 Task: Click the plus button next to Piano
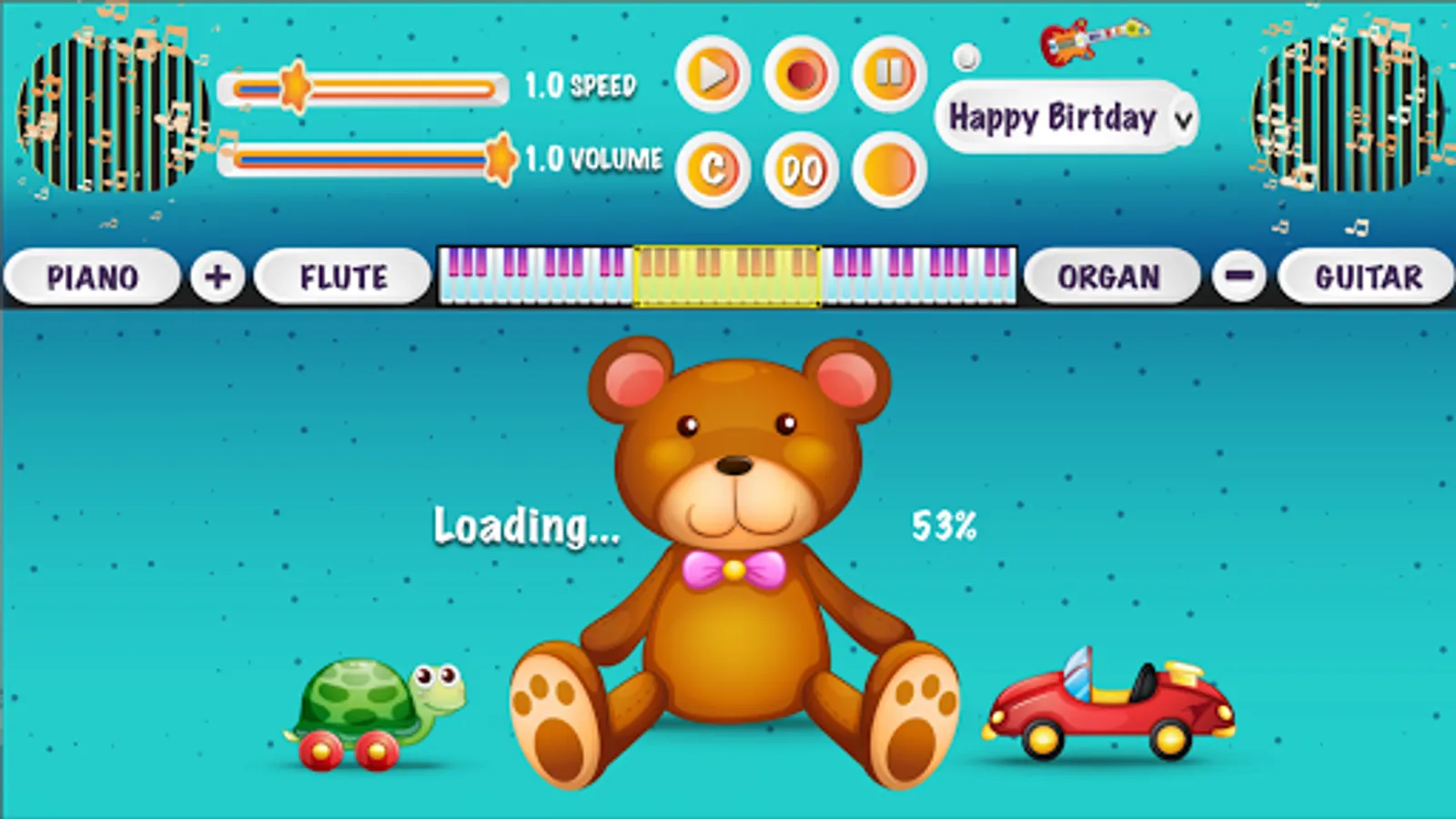[216, 277]
